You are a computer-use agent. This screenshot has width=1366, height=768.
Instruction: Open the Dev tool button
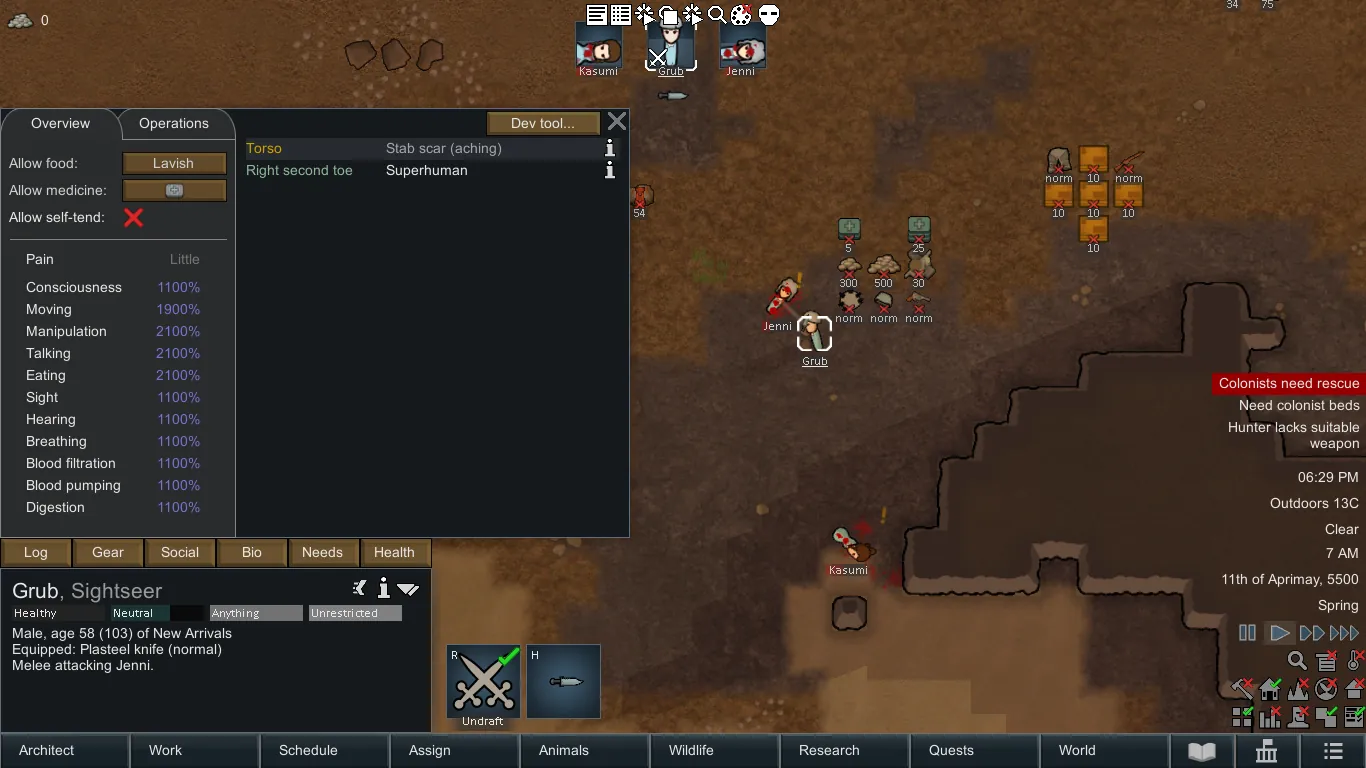tap(543, 123)
